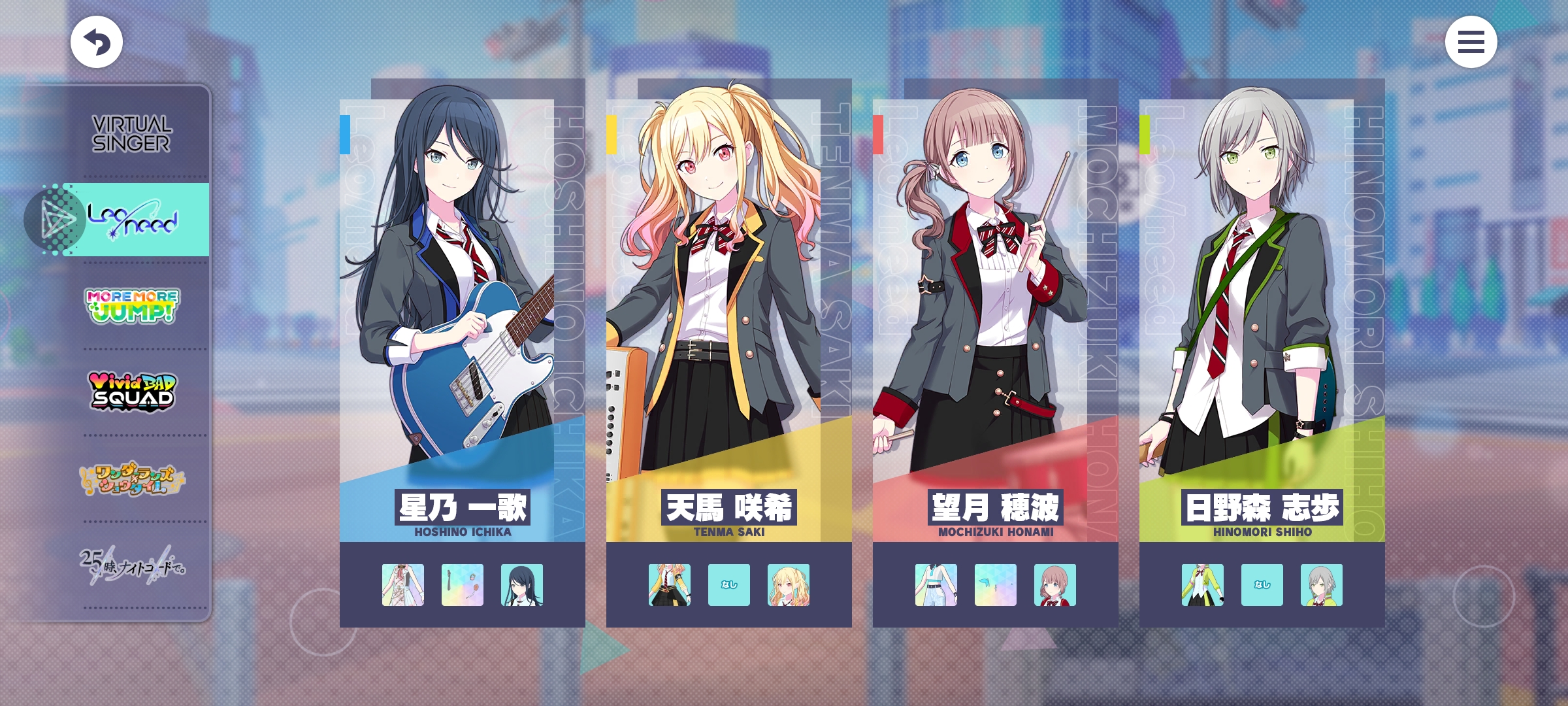Open the Vivid BAD SQUAD tab
Image resolution: width=1568 pixels, height=706 pixels.
[x=132, y=391]
